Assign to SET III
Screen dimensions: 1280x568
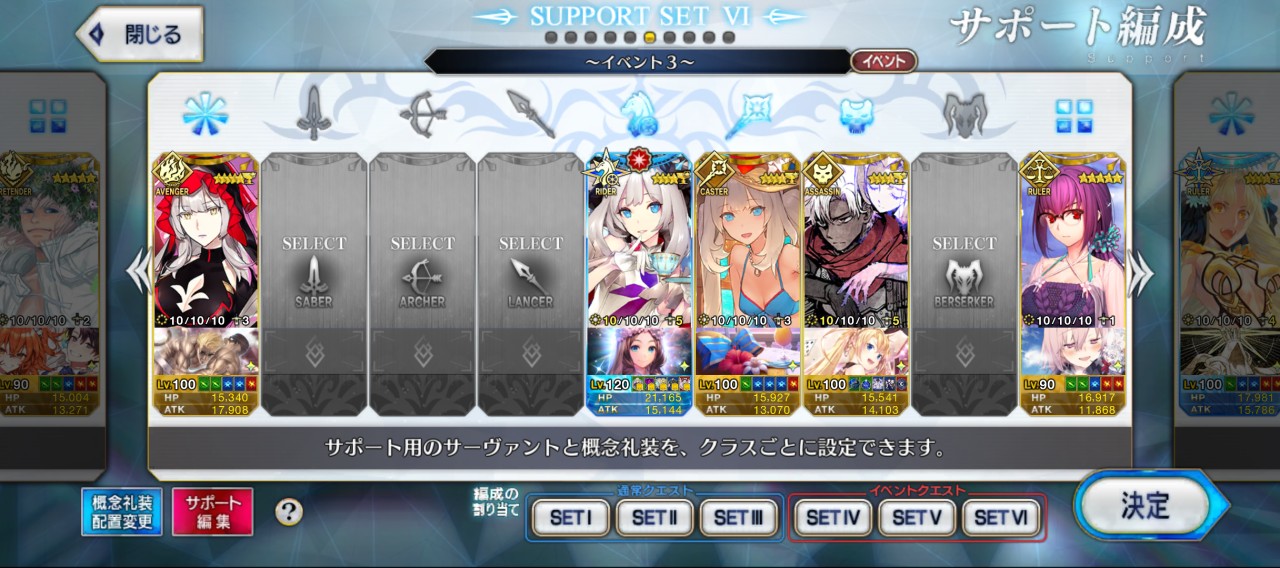pos(738,518)
